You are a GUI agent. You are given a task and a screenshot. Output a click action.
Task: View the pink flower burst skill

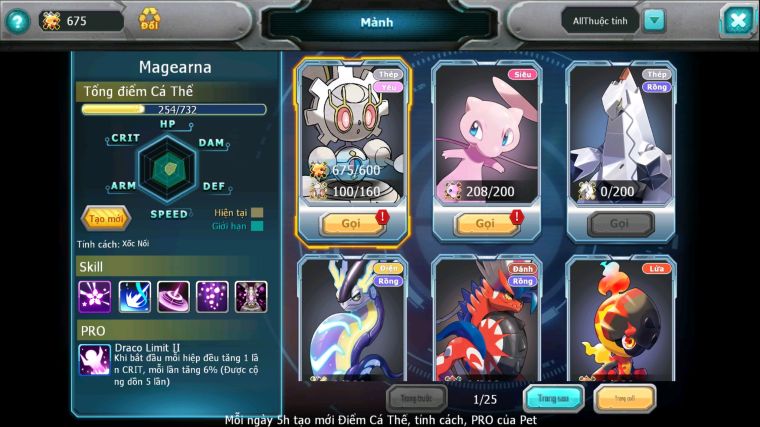95,296
